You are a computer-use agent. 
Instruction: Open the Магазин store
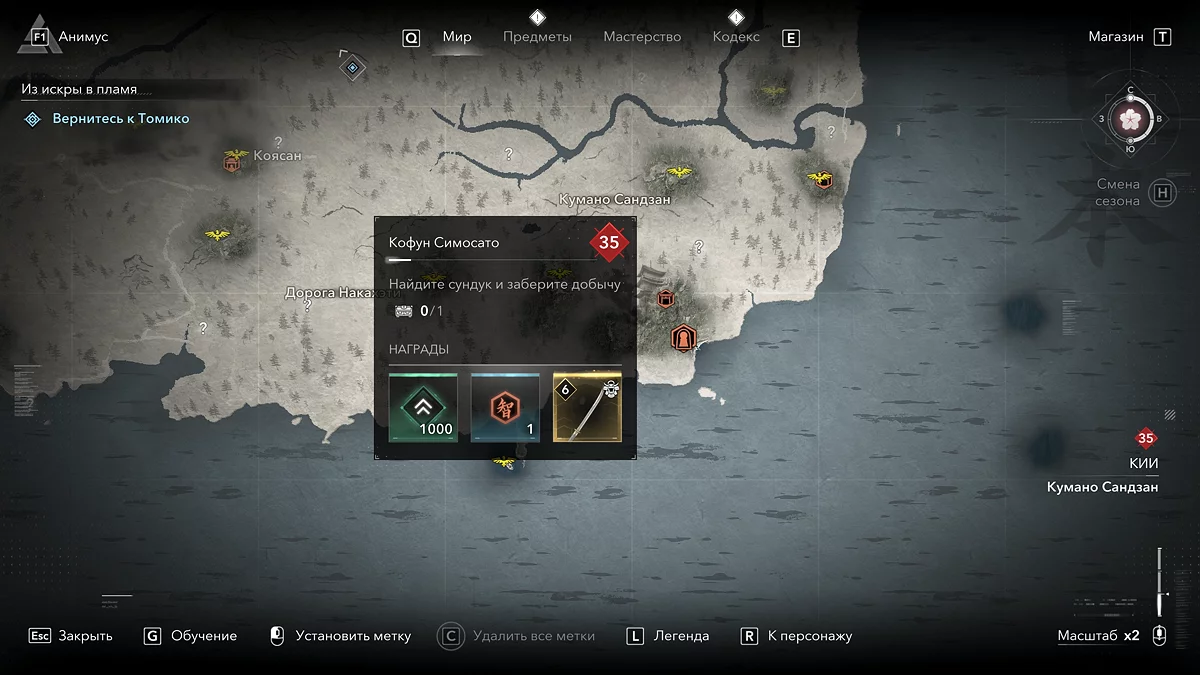pos(1116,37)
